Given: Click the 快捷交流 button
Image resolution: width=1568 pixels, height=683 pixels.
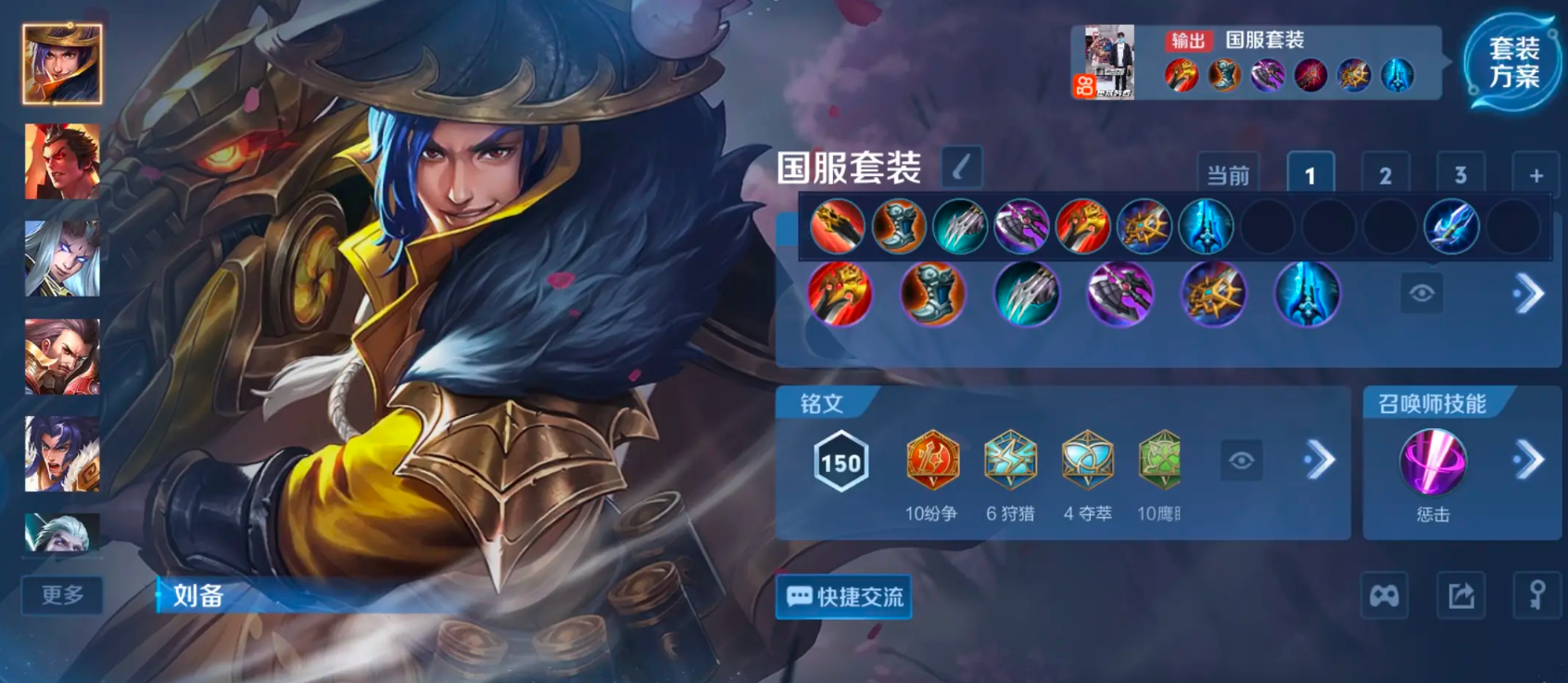Looking at the screenshot, I should coord(842,598).
